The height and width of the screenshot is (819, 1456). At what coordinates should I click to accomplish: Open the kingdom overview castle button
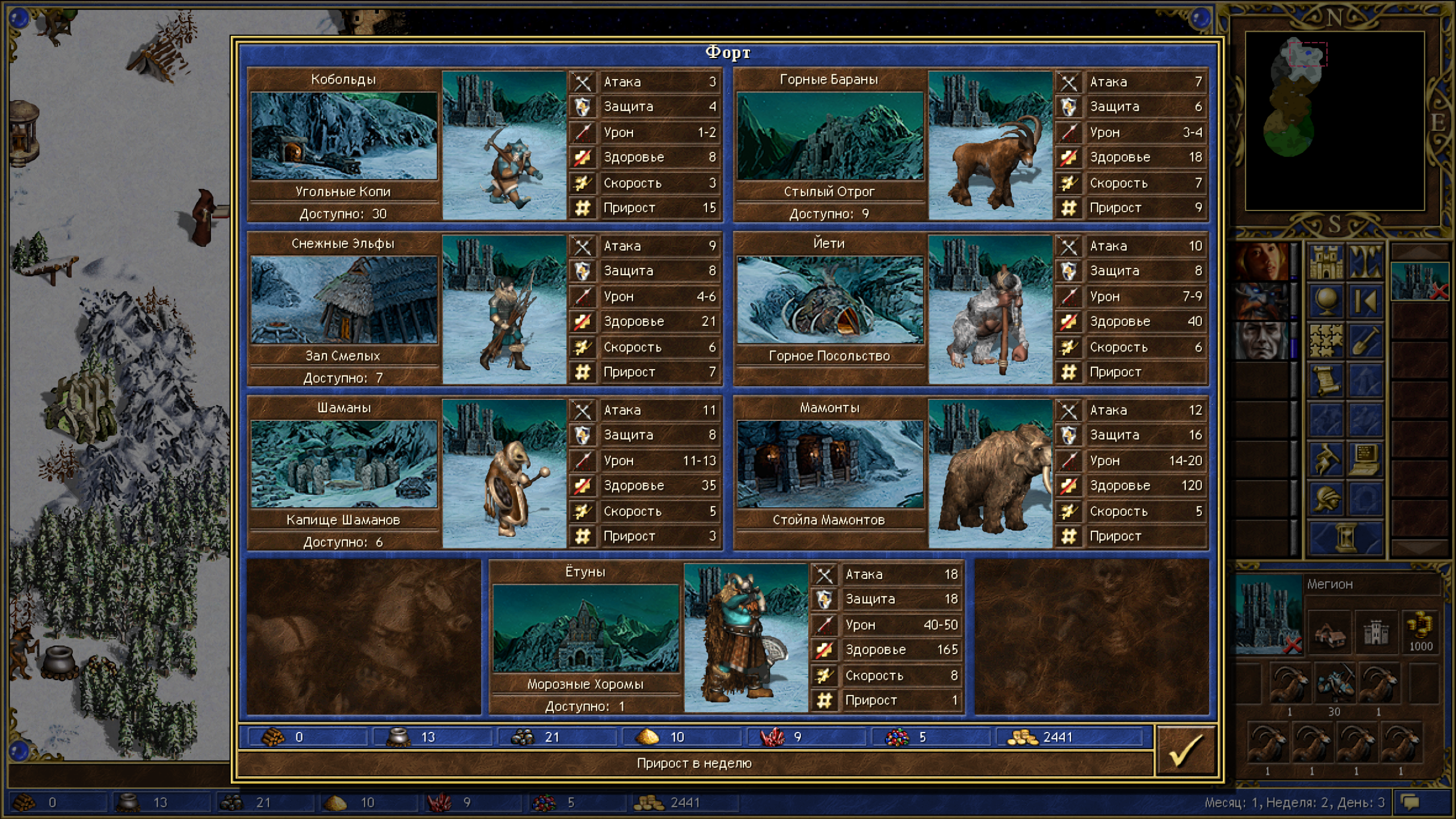pos(1326,262)
